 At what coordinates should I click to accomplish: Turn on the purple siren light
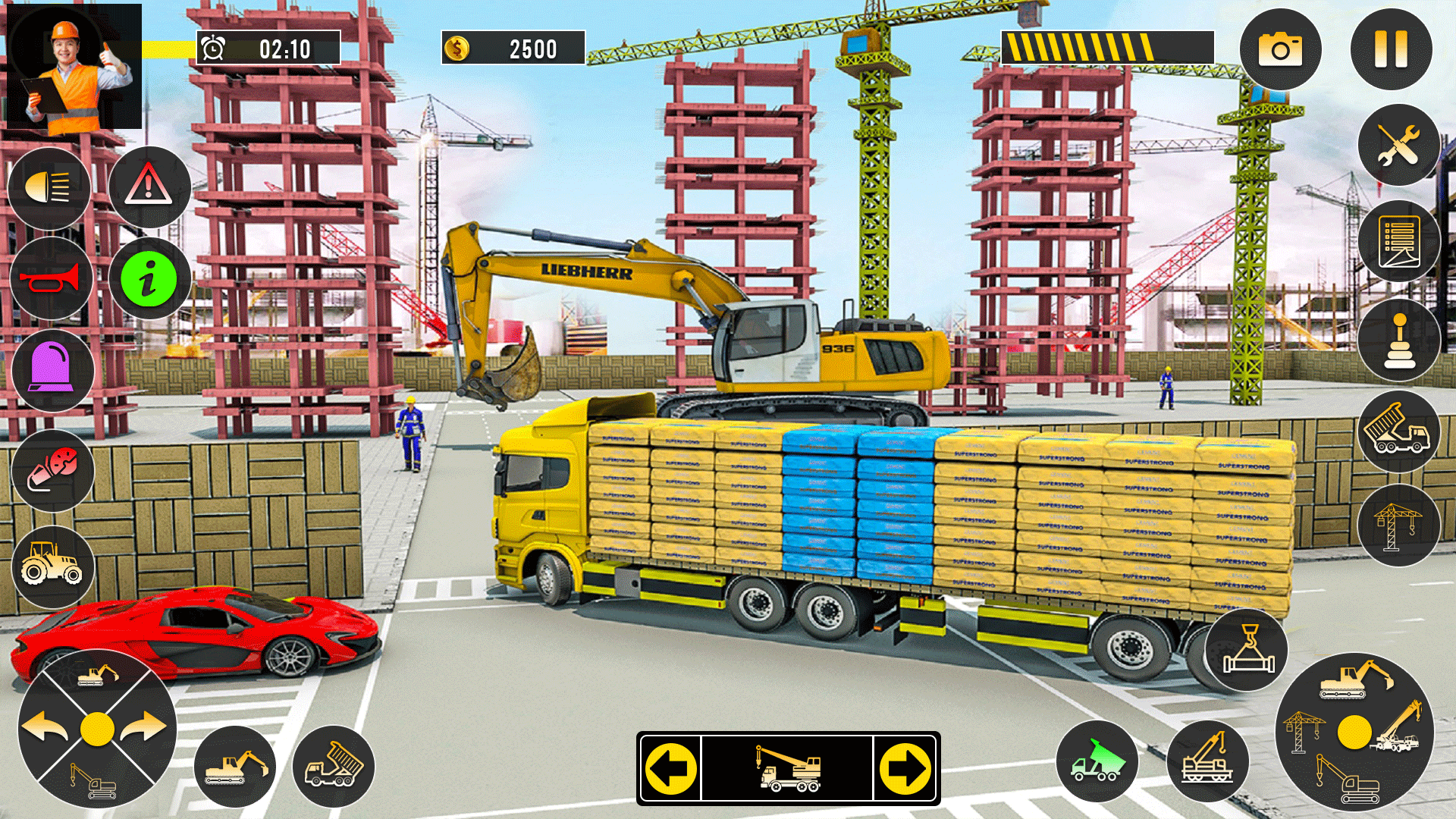[x=52, y=371]
